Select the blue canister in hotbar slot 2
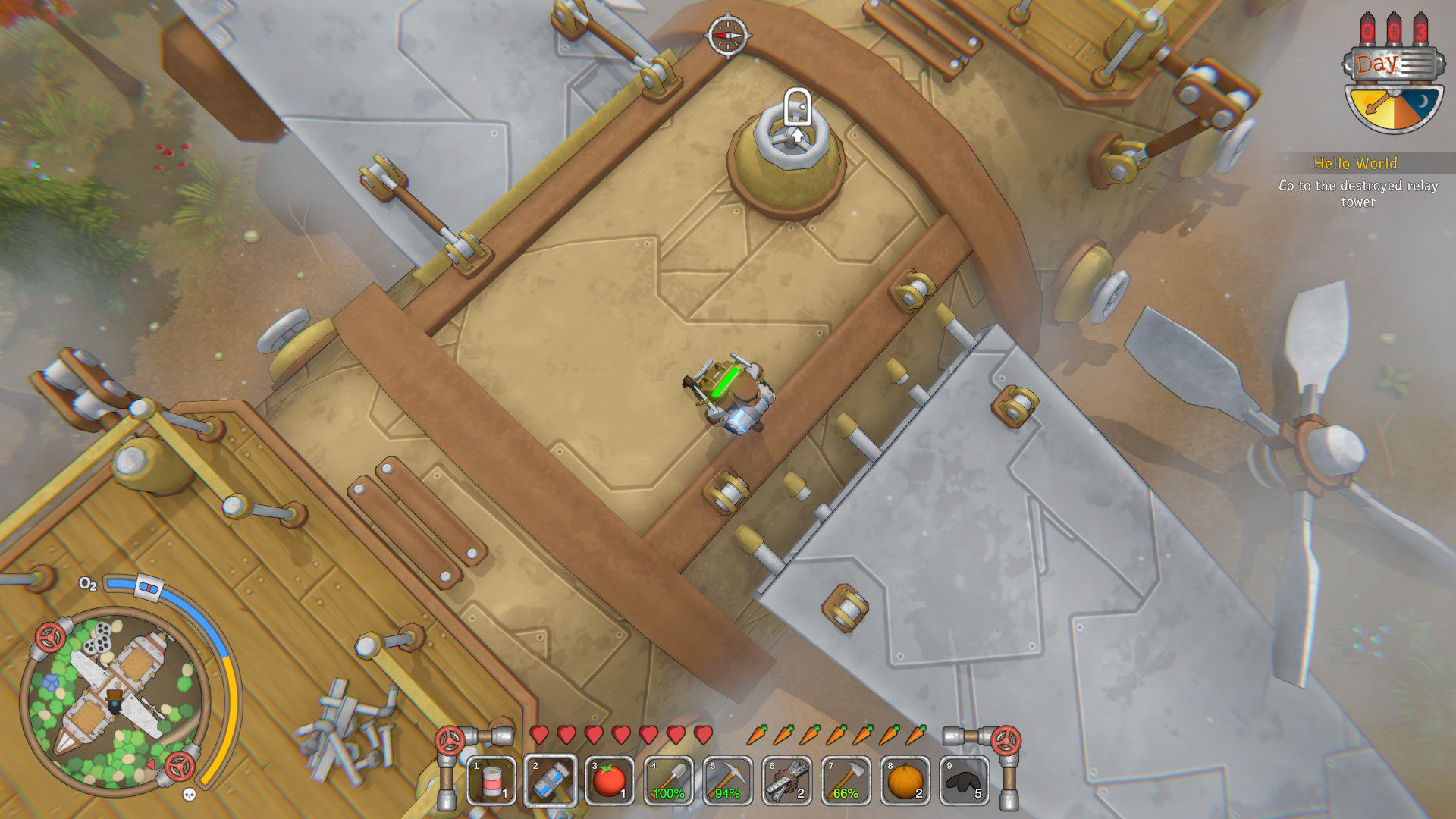Image resolution: width=1456 pixels, height=819 pixels. point(551,780)
